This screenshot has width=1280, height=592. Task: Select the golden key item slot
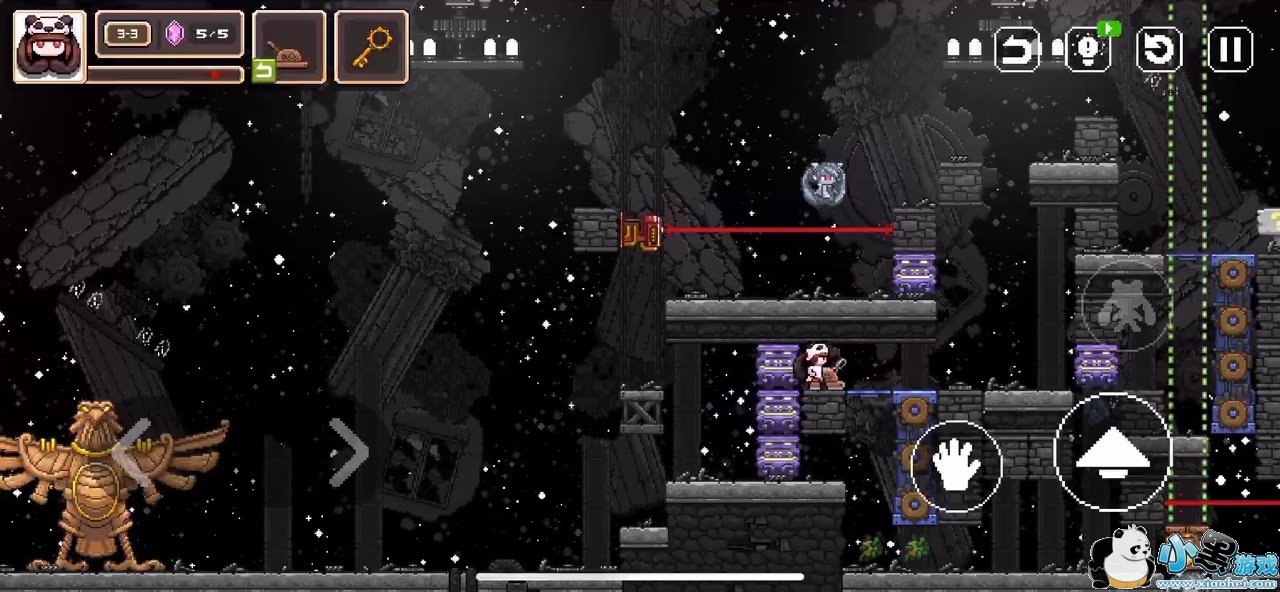click(x=371, y=46)
